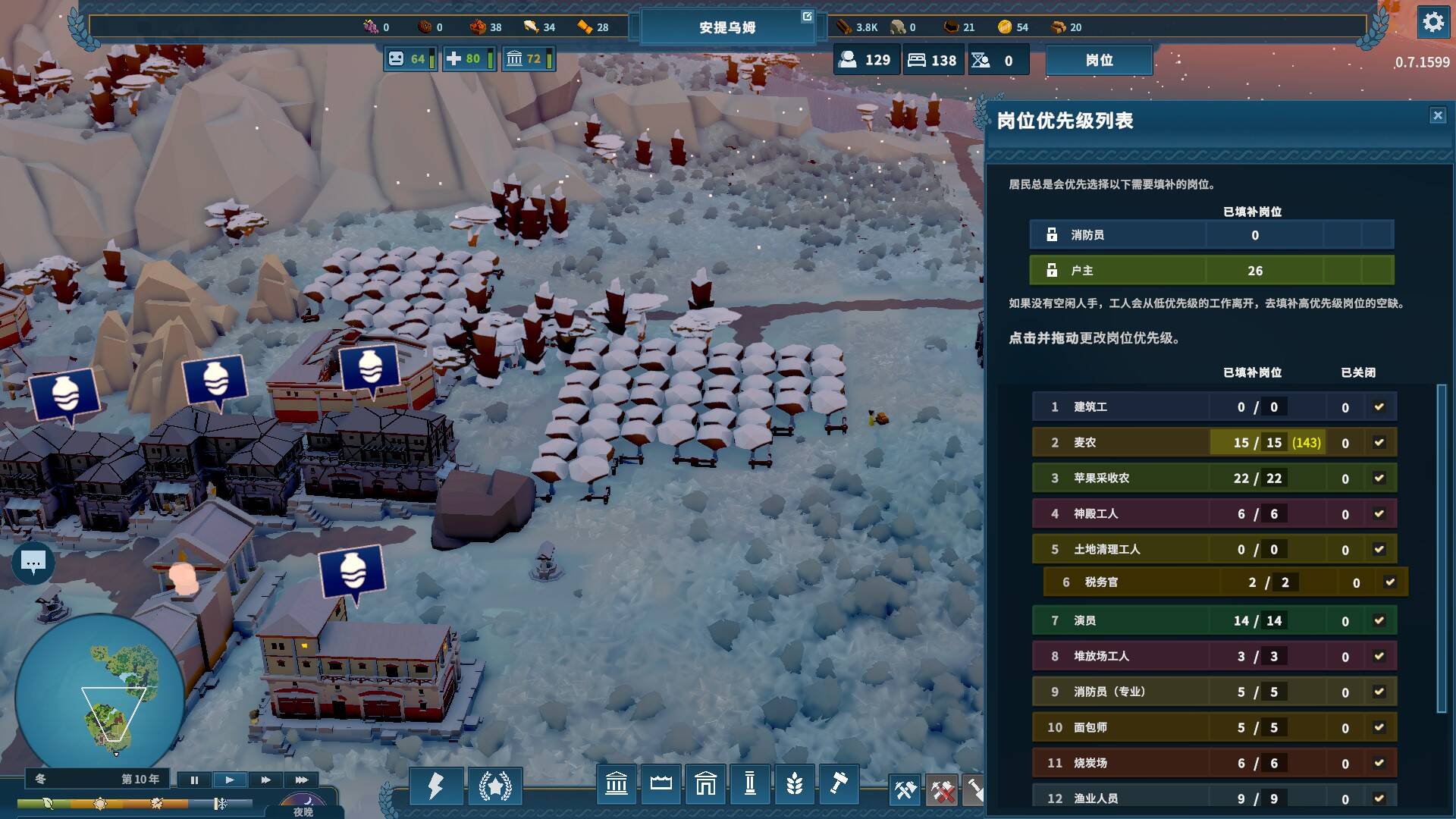Image resolution: width=1456 pixels, height=819 pixels.
Task: Toggle the 神殿工人 temple worker checkbox
Action: 1379,514
